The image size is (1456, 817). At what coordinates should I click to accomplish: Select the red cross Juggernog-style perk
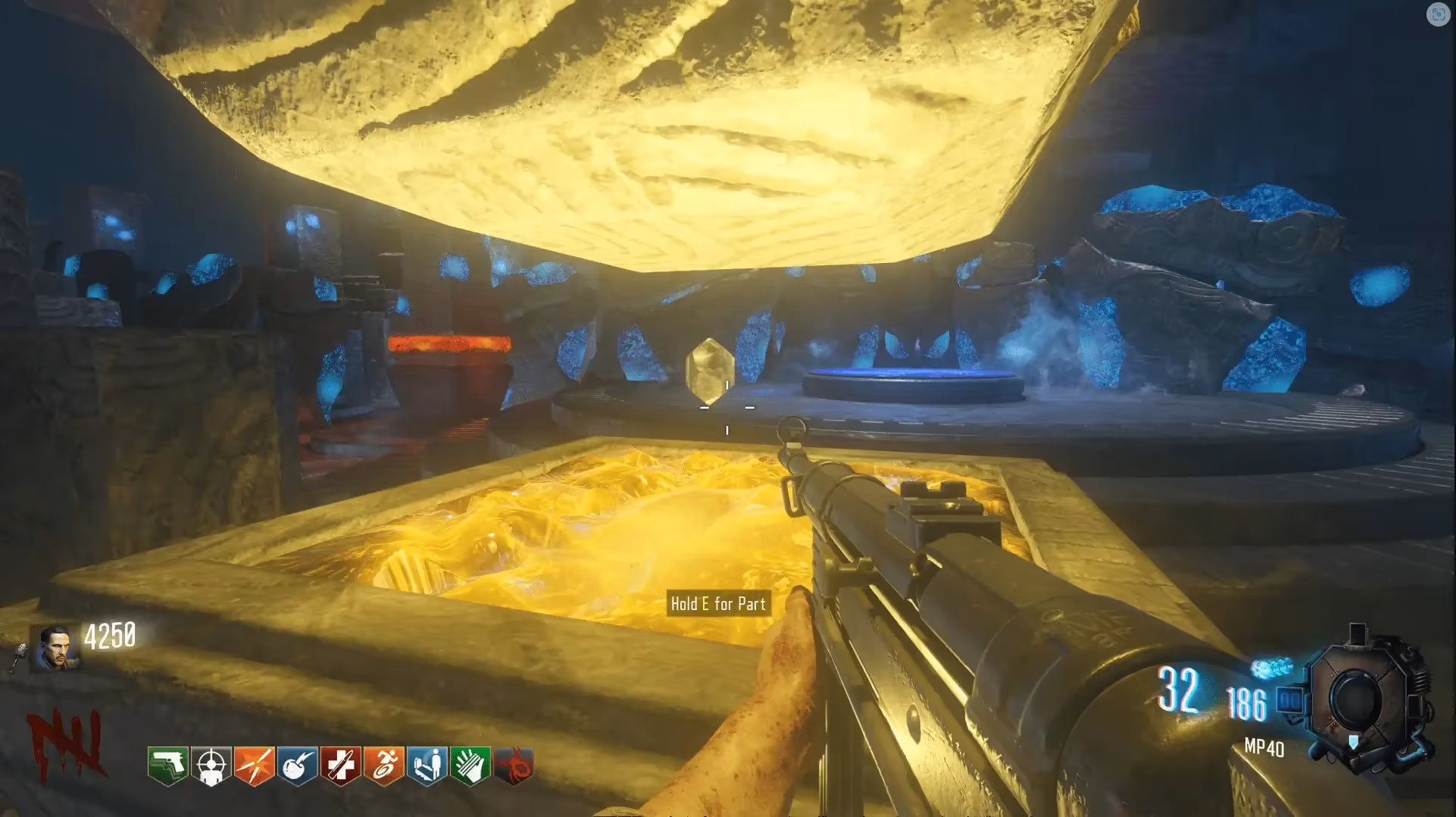pos(340,765)
